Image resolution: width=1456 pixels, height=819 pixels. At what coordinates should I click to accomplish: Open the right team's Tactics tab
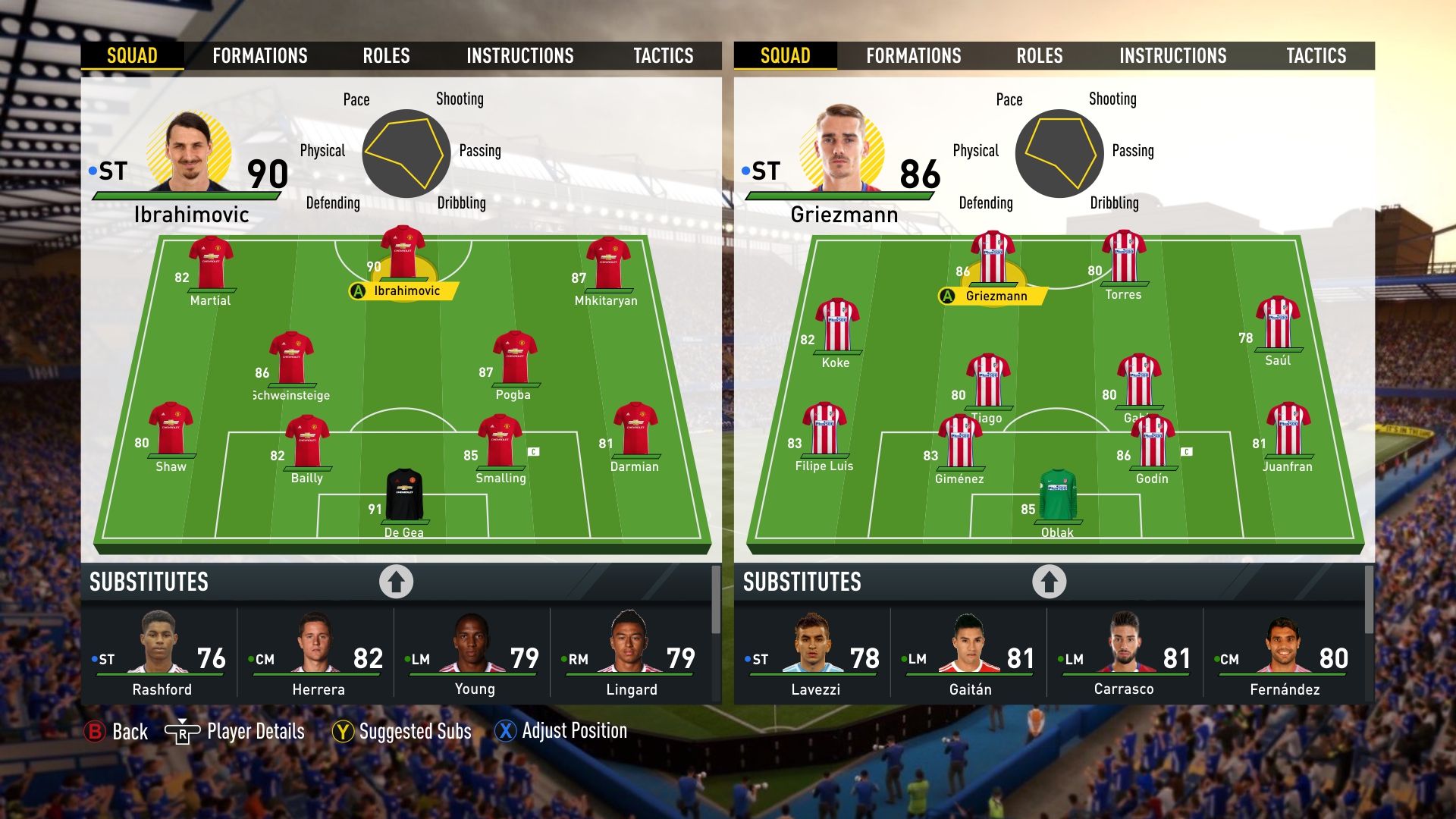click(1316, 56)
